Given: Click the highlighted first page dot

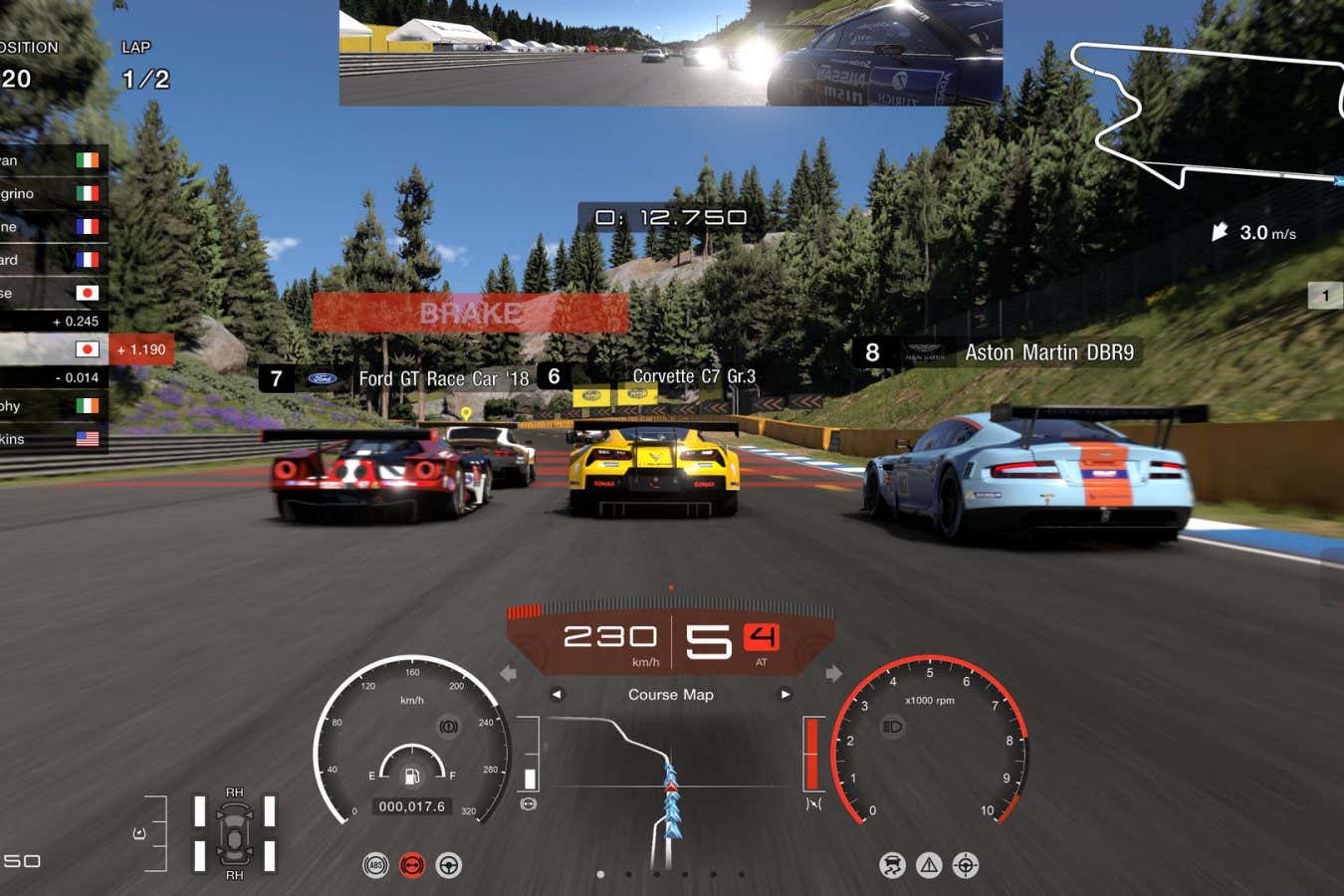Looking at the screenshot, I should 600,874.
